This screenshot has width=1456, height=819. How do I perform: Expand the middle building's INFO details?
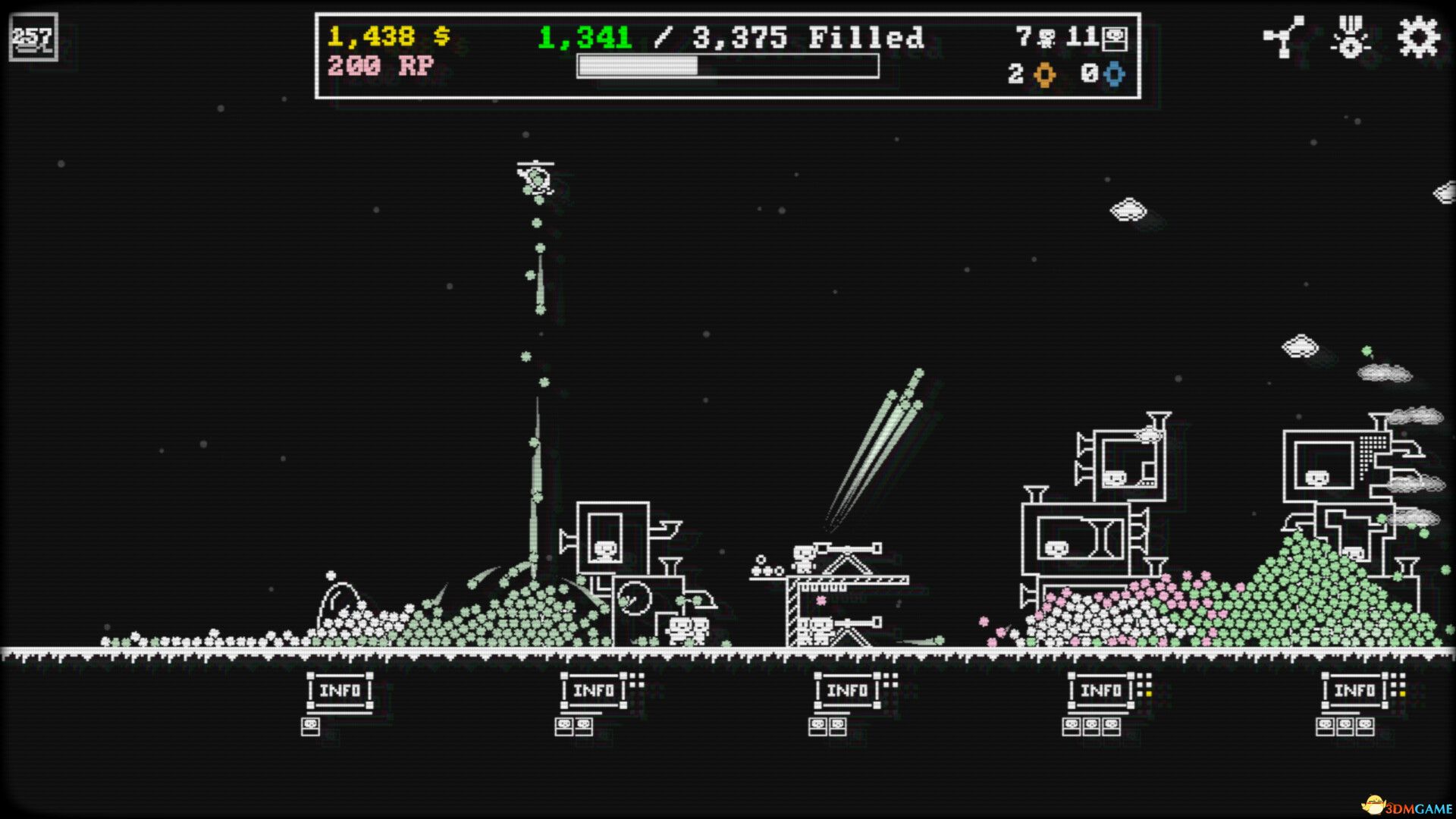847,691
